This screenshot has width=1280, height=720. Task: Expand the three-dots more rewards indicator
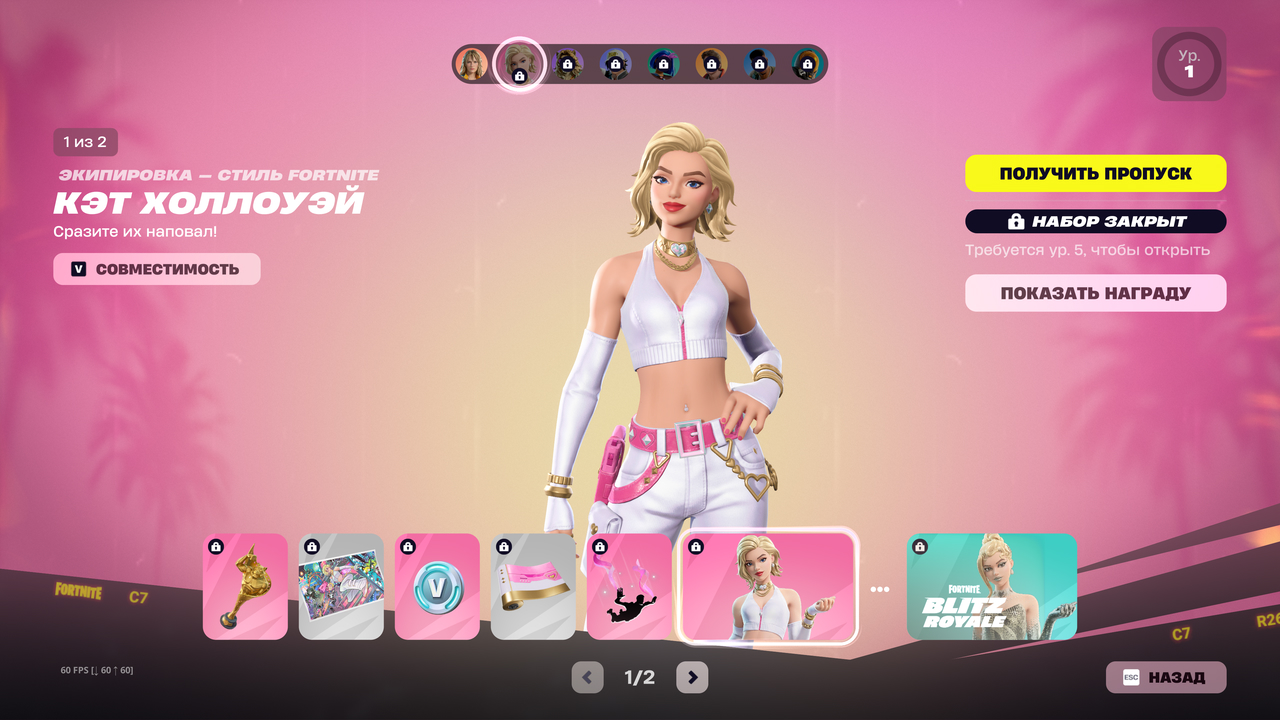[x=880, y=590]
